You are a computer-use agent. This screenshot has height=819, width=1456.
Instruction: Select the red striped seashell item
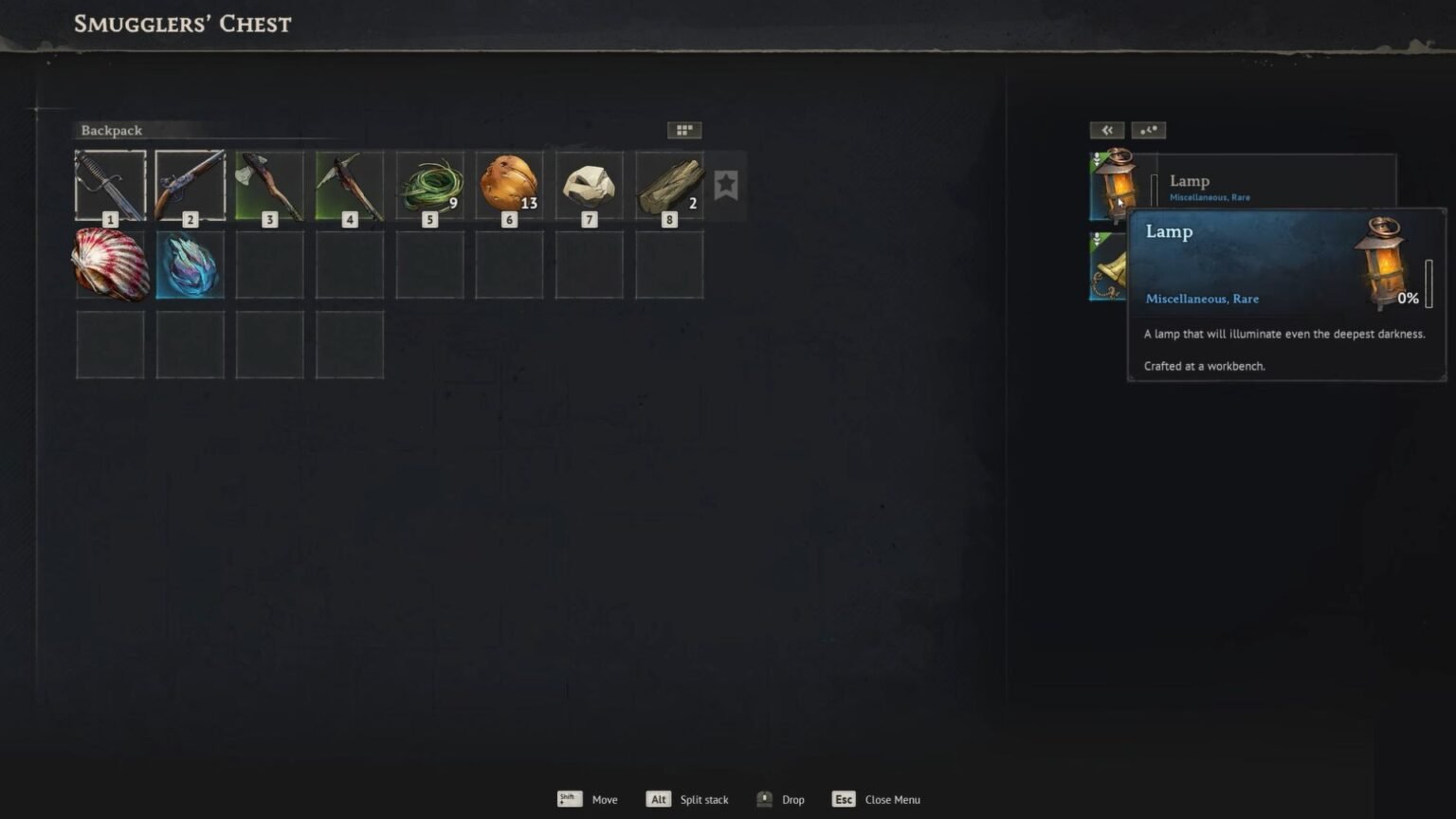tap(110, 264)
